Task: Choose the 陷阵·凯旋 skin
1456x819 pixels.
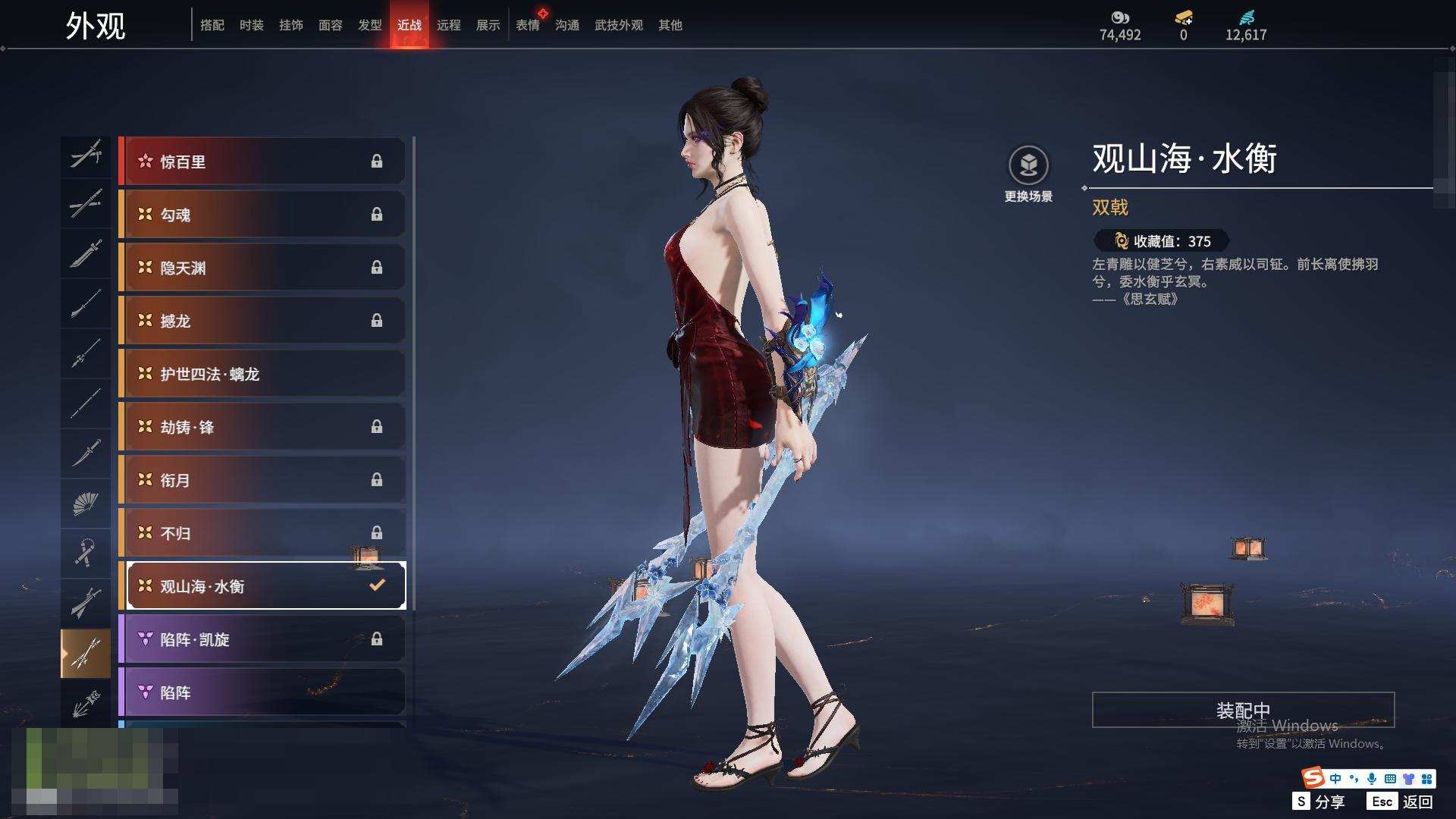Action: click(262, 639)
